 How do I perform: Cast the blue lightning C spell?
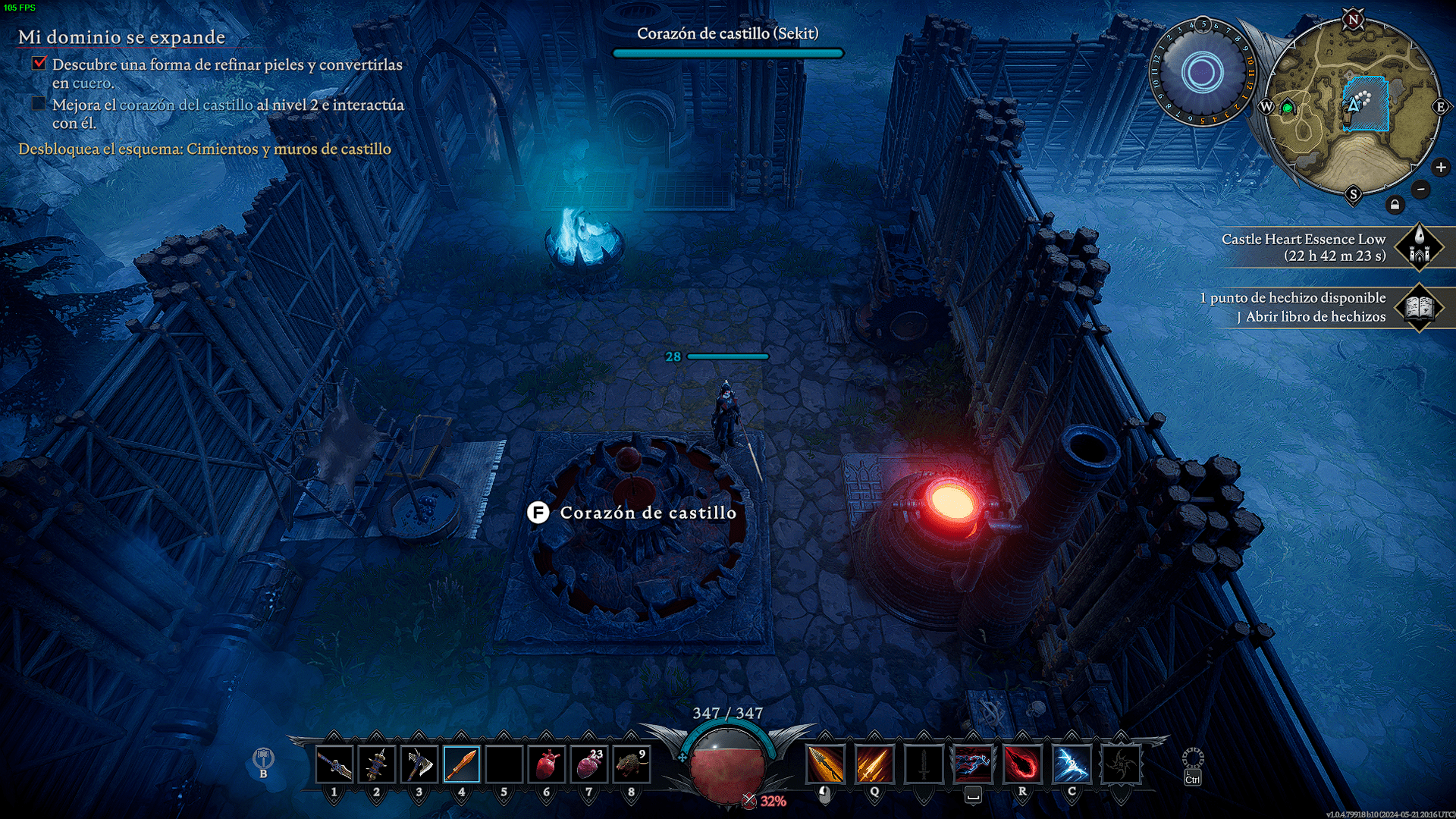pos(1072,764)
